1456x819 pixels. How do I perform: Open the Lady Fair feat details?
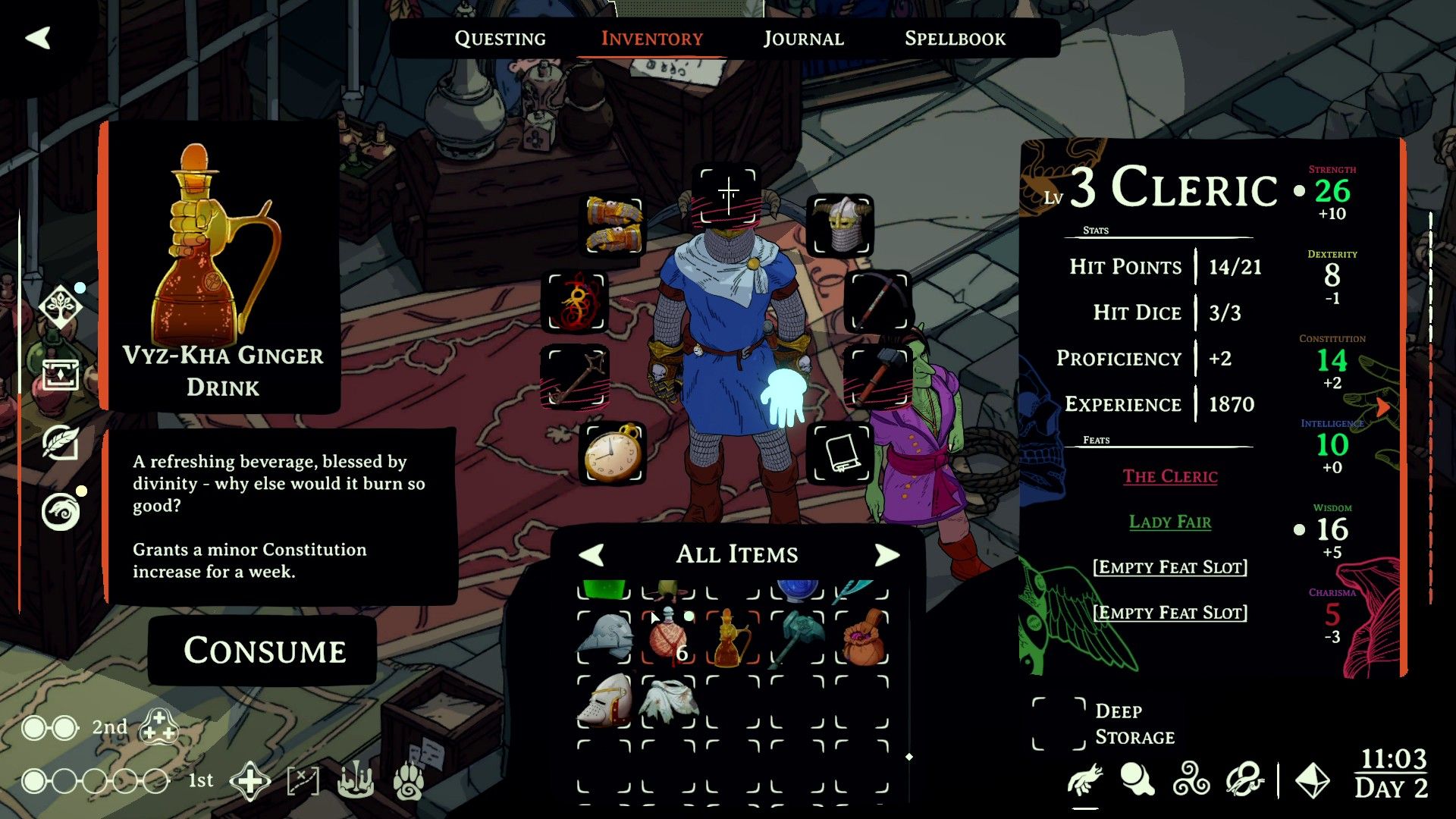[1170, 522]
